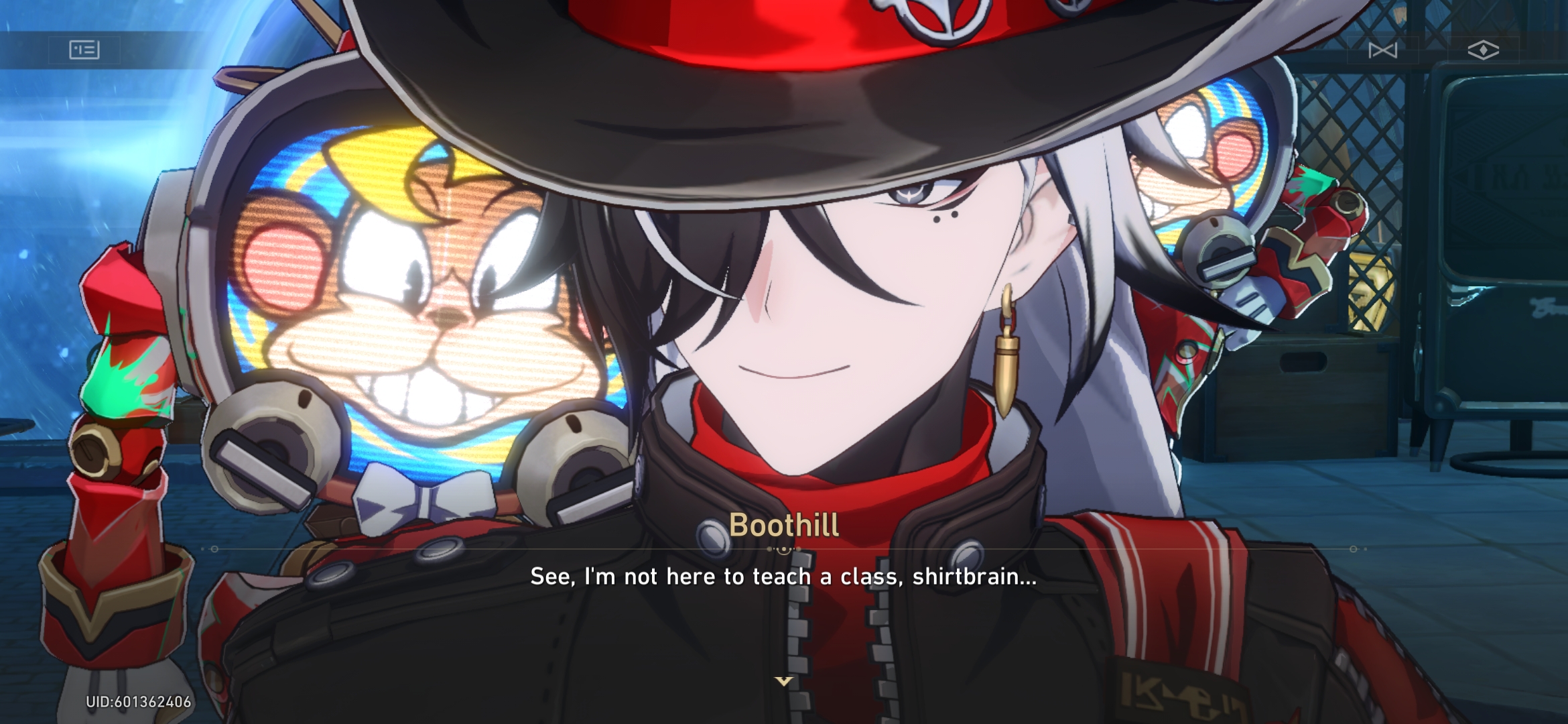
Task: Advance Boothill's line about teaching class
Action: [782, 575]
